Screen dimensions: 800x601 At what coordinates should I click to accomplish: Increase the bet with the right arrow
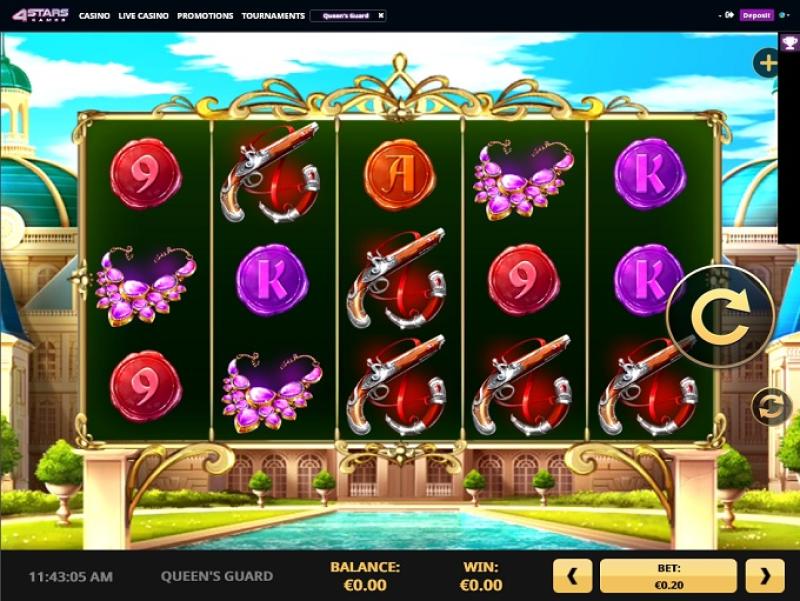[765, 576]
